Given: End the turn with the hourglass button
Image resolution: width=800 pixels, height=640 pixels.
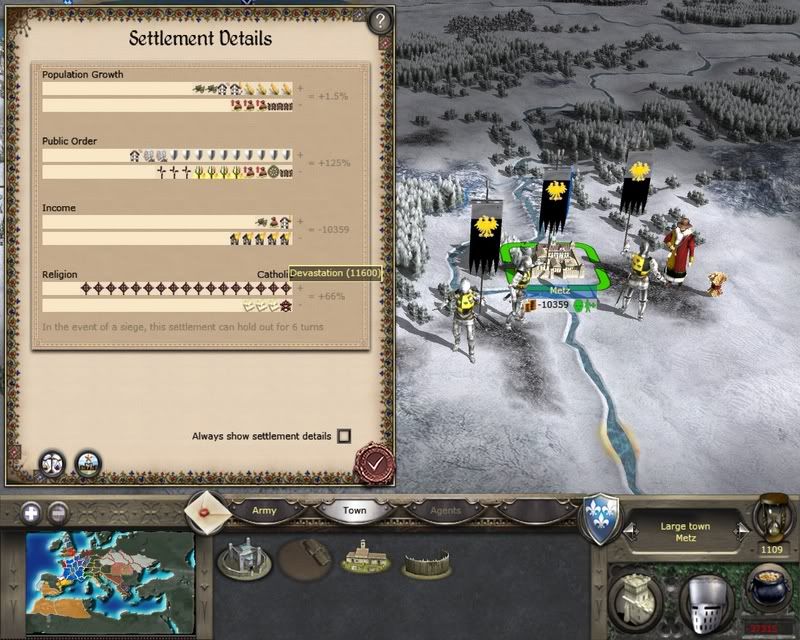Looking at the screenshot, I should click(x=772, y=516).
